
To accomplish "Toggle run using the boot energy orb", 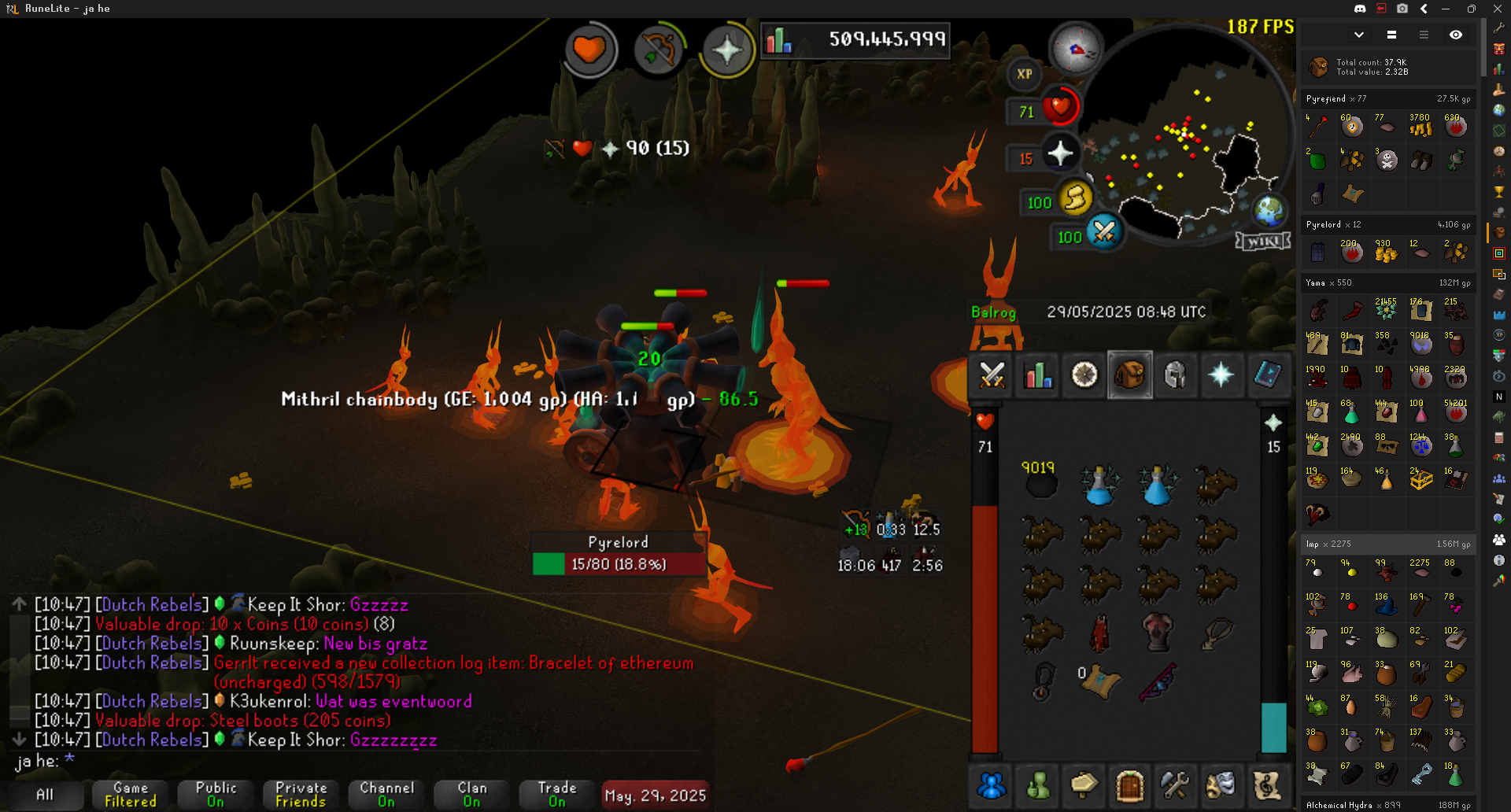I will [x=1075, y=197].
